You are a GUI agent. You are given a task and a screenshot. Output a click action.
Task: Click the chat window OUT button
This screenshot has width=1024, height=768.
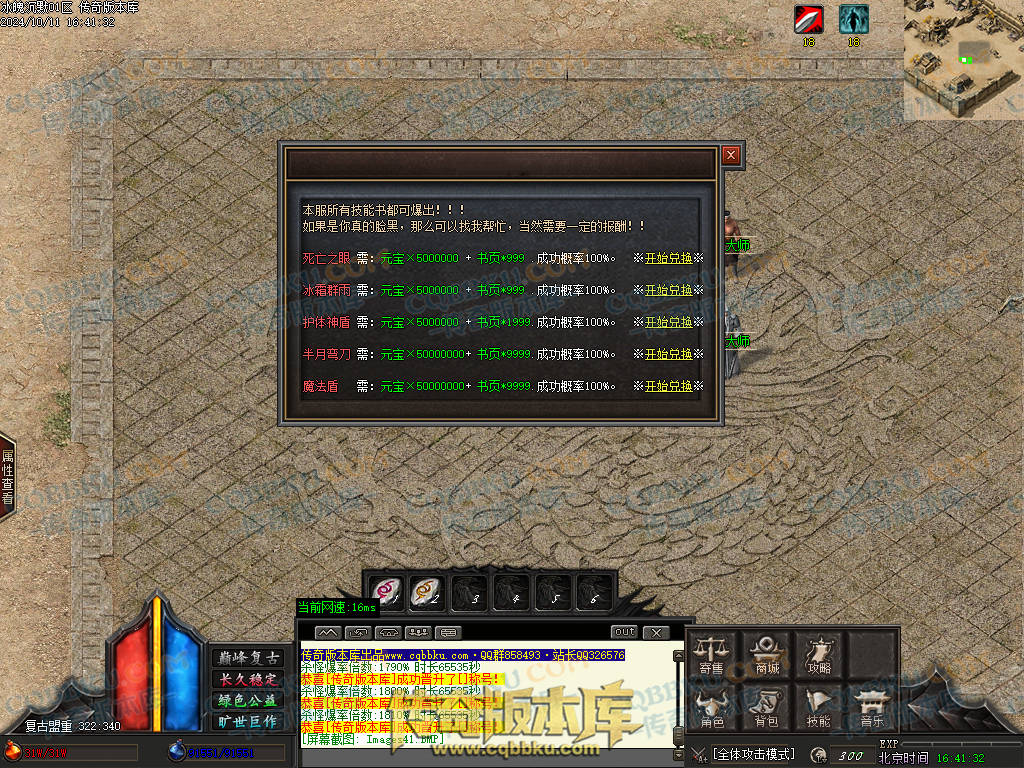click(624, 632)
